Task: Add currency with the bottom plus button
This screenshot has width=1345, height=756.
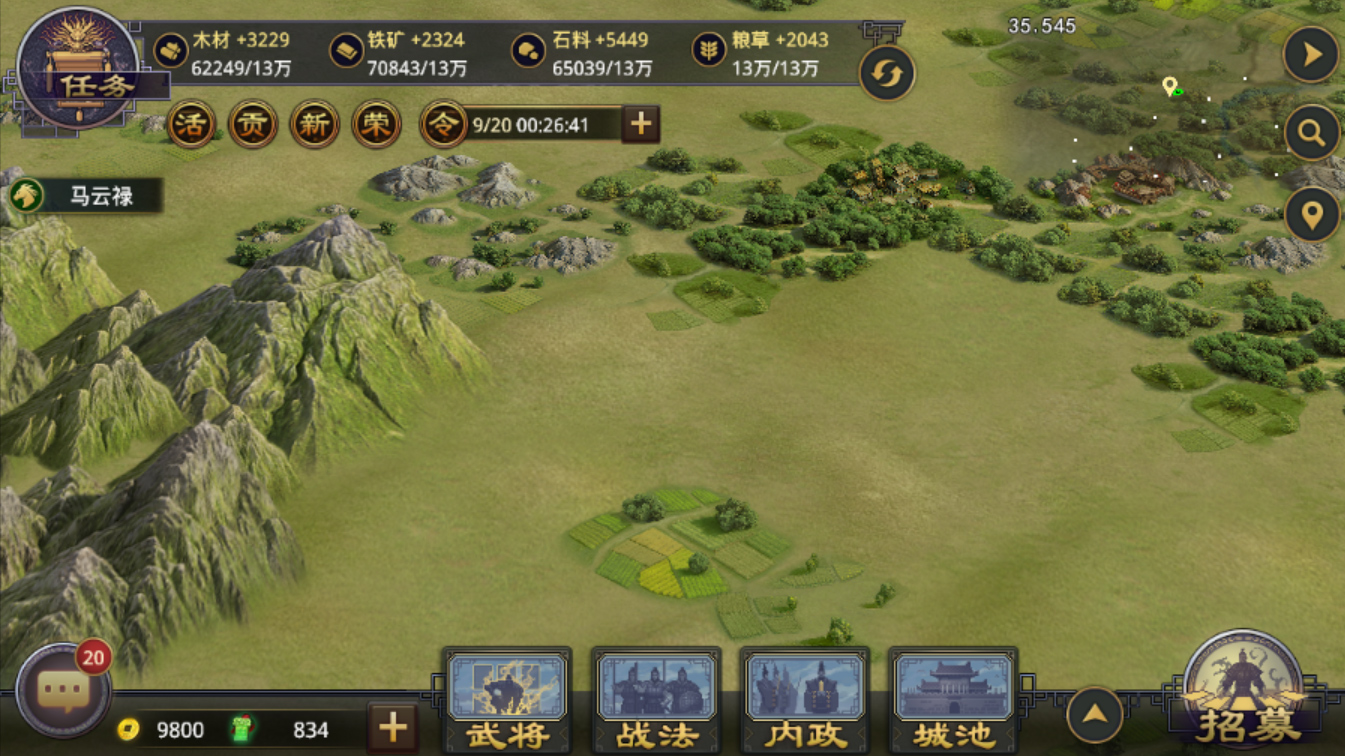Action: click(392, 728)
